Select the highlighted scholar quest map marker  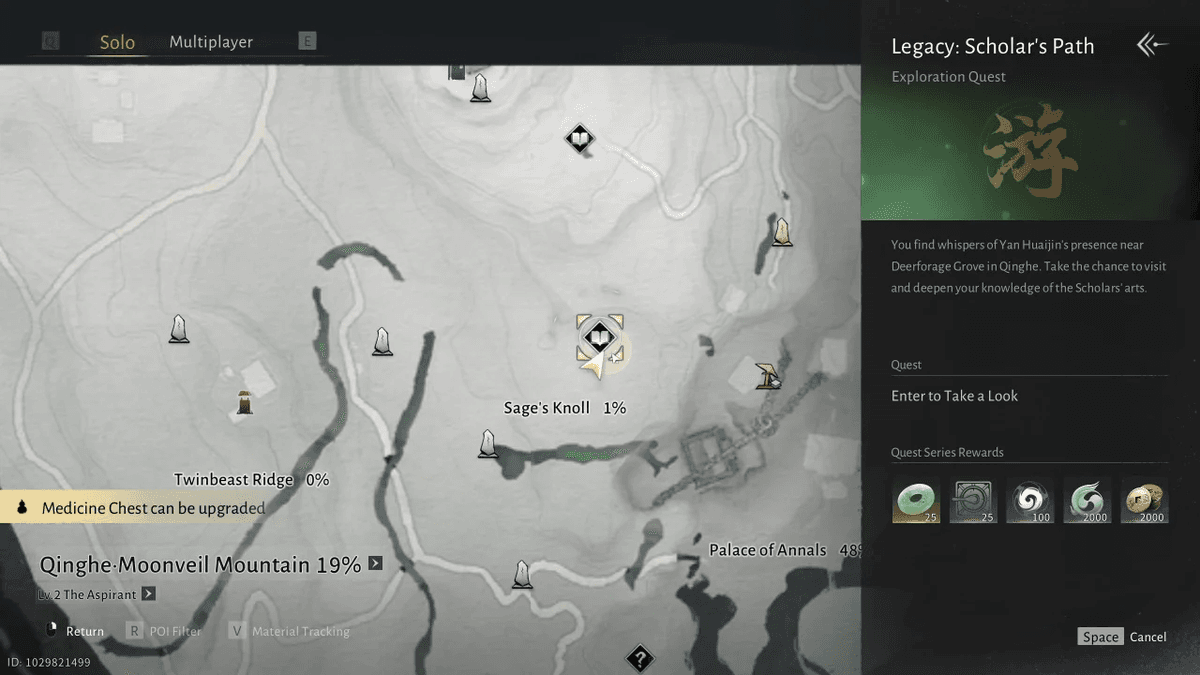pyautogui.click(x=600, y=336)
